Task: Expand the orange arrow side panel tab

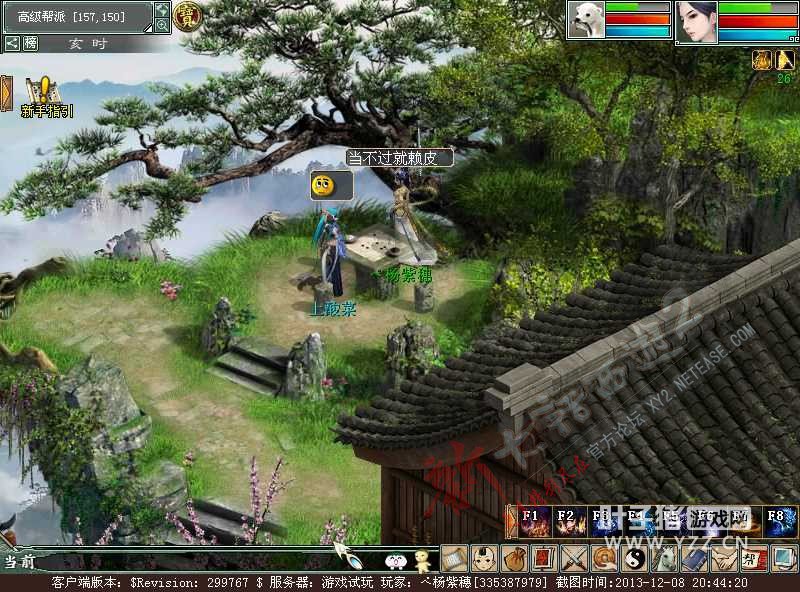Action: tap(6, 93)
